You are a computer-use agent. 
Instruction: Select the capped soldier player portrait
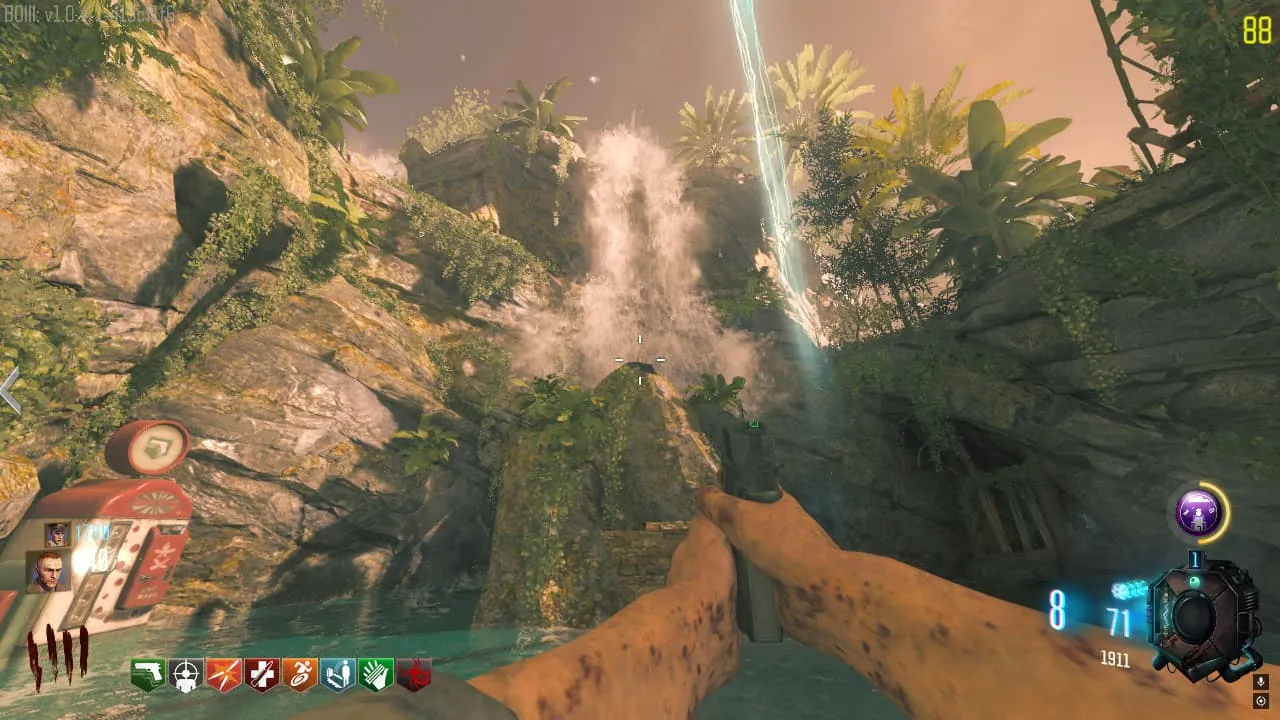pos(56,535)
